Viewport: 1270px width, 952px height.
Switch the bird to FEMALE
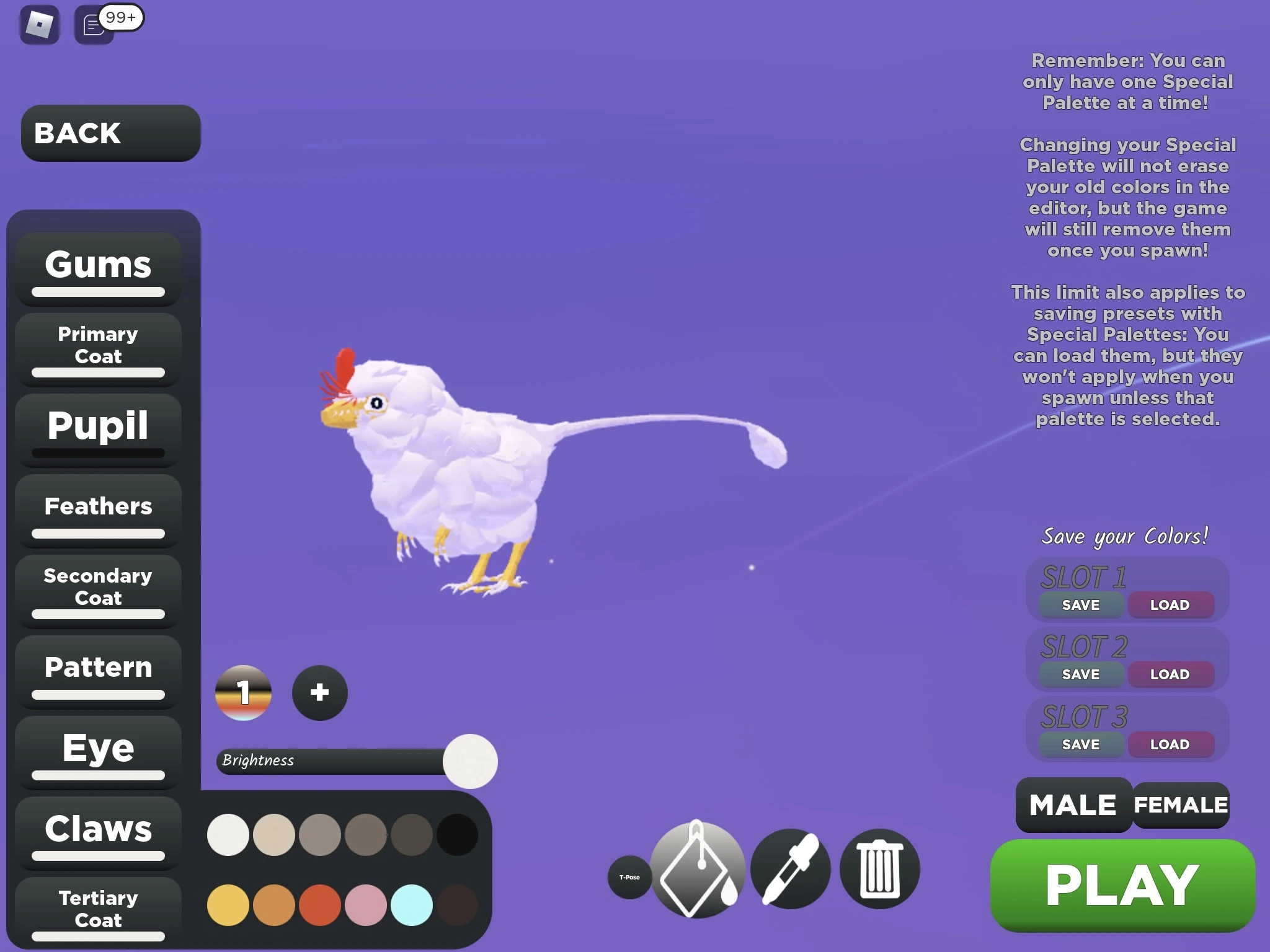pos(1180,804)
